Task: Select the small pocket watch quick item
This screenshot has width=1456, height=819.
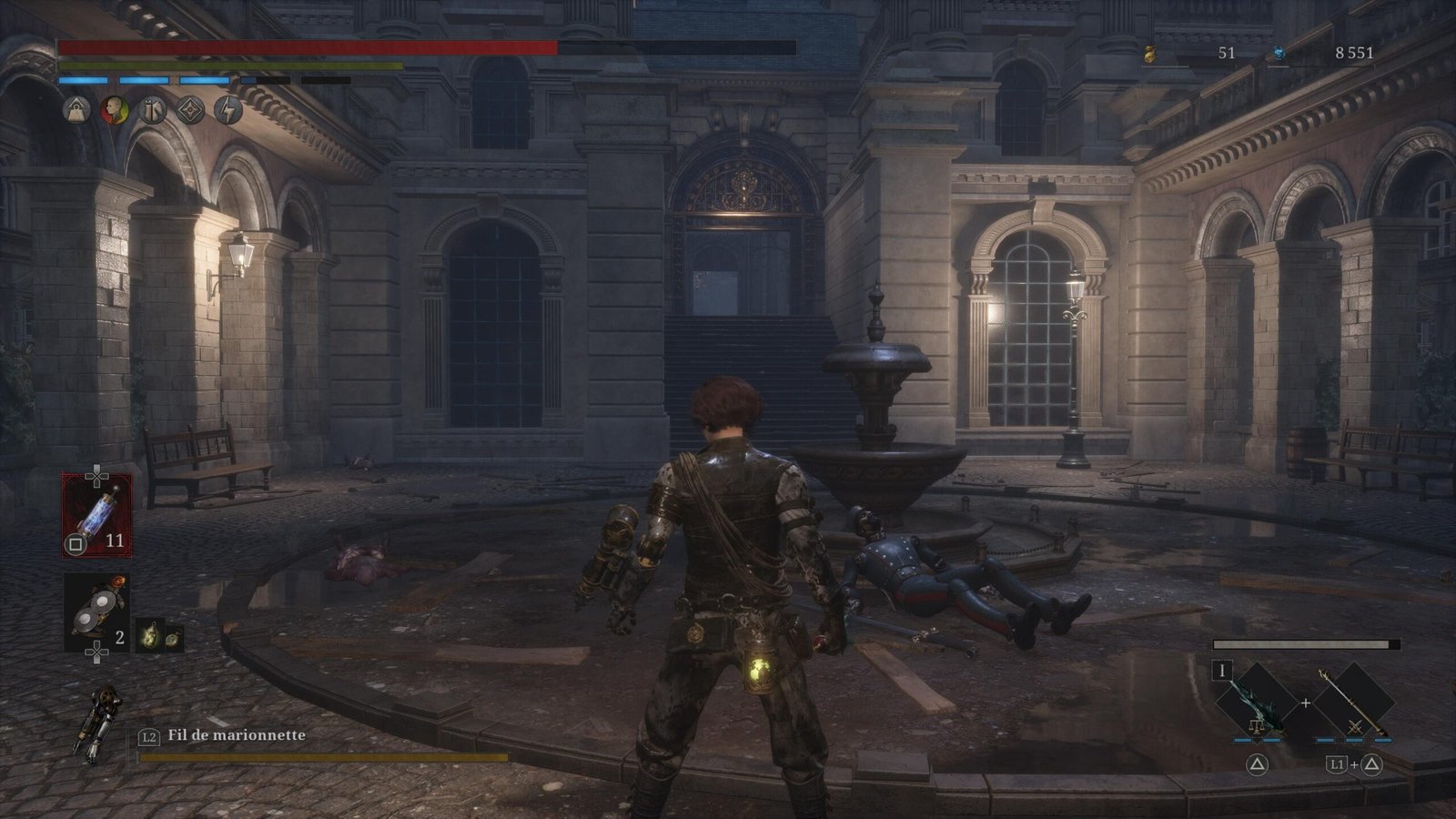Action: (172, 638)
